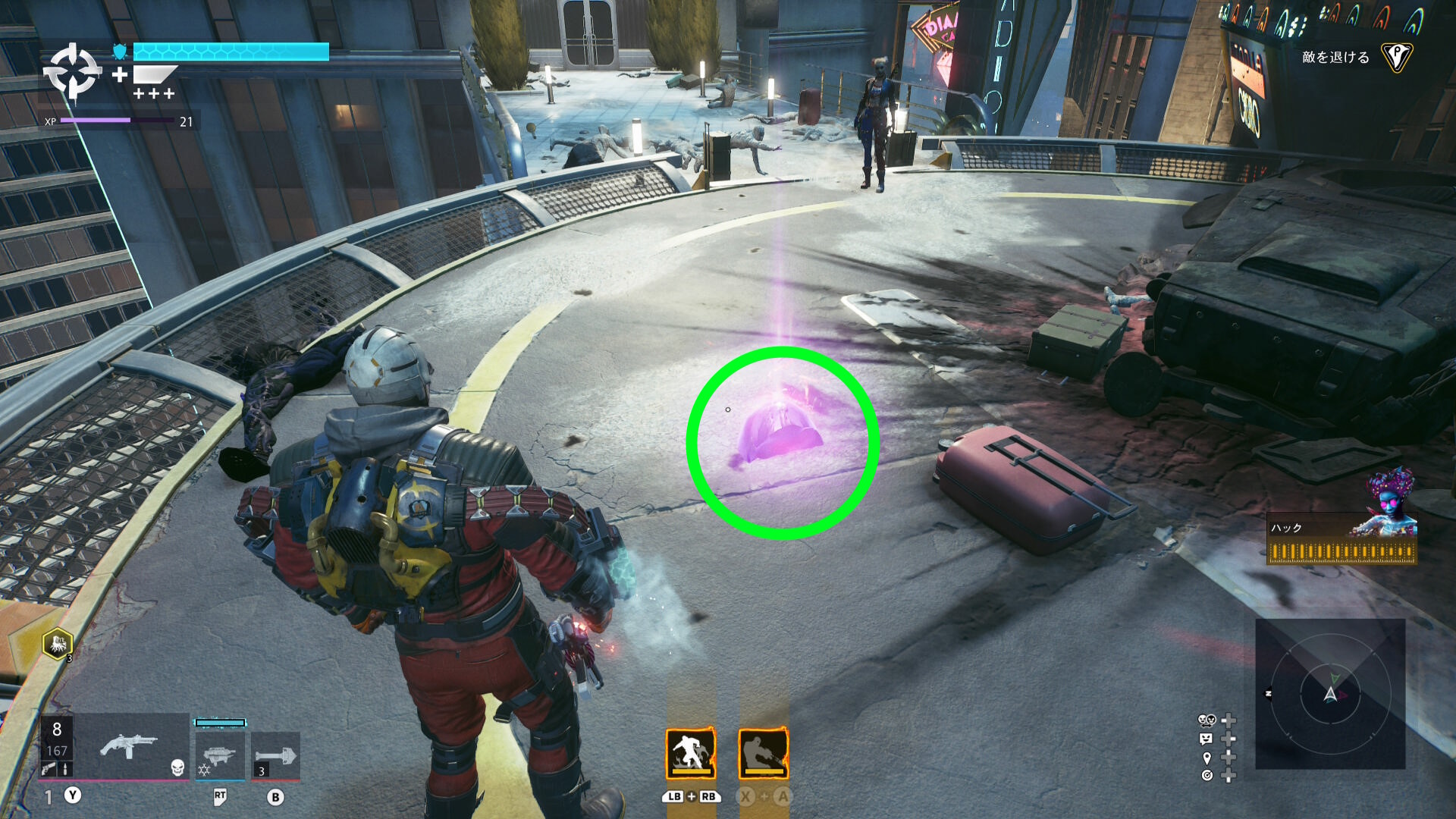Click the squad skull-face status icon

click(x=1206, y=720)
